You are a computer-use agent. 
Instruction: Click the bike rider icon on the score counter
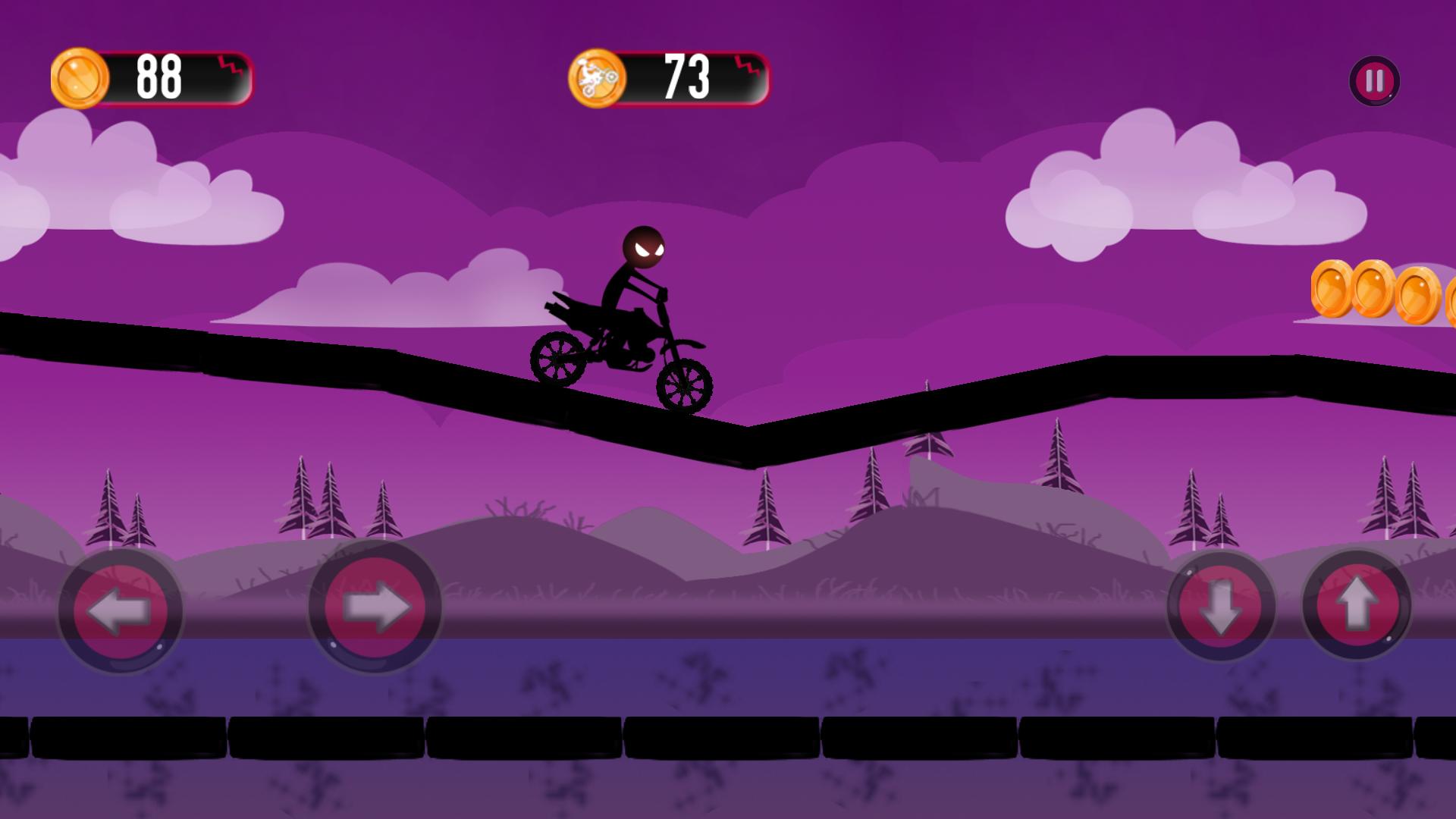(598, 76)
